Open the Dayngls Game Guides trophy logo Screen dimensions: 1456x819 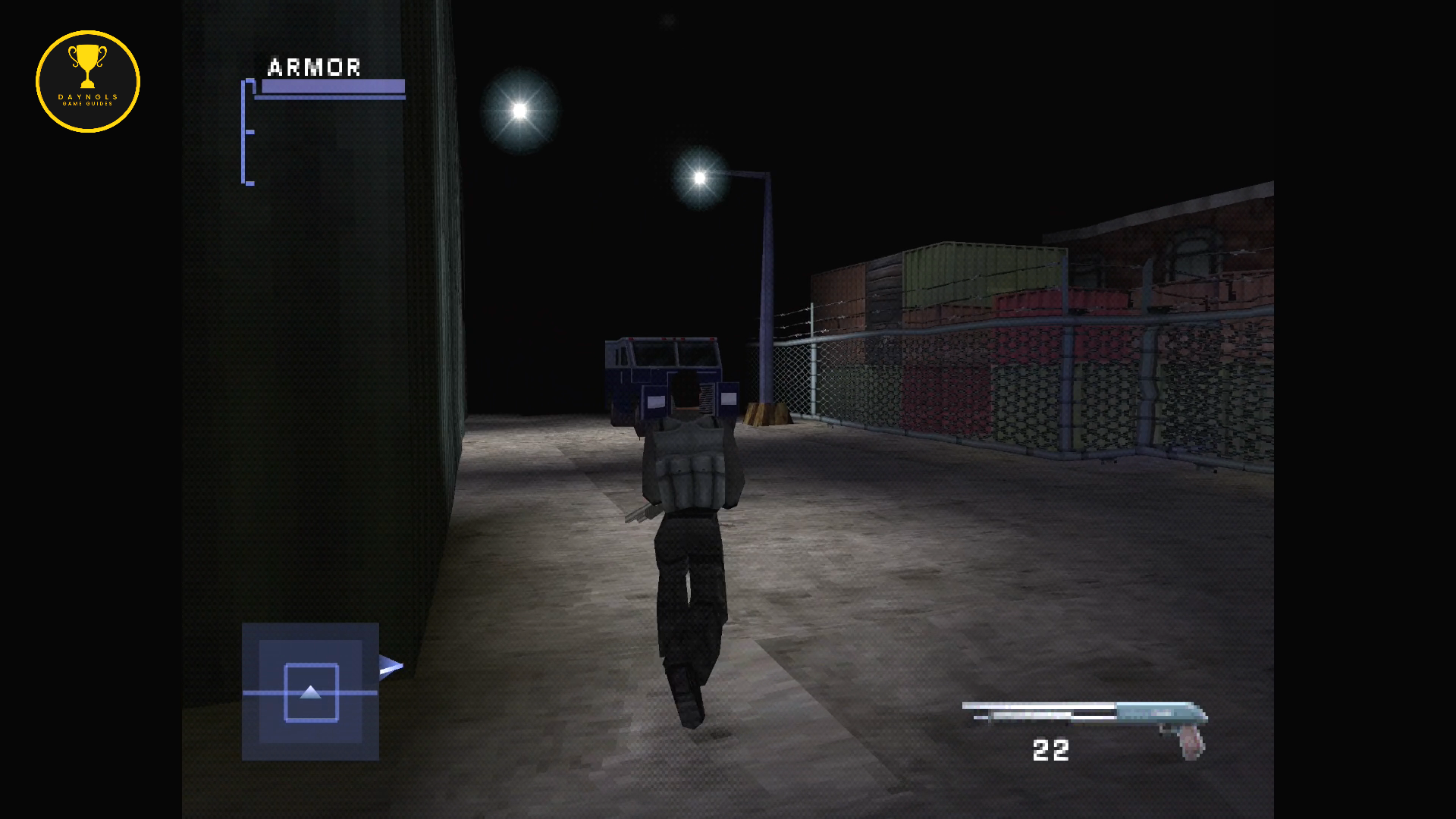coord(88,81)
